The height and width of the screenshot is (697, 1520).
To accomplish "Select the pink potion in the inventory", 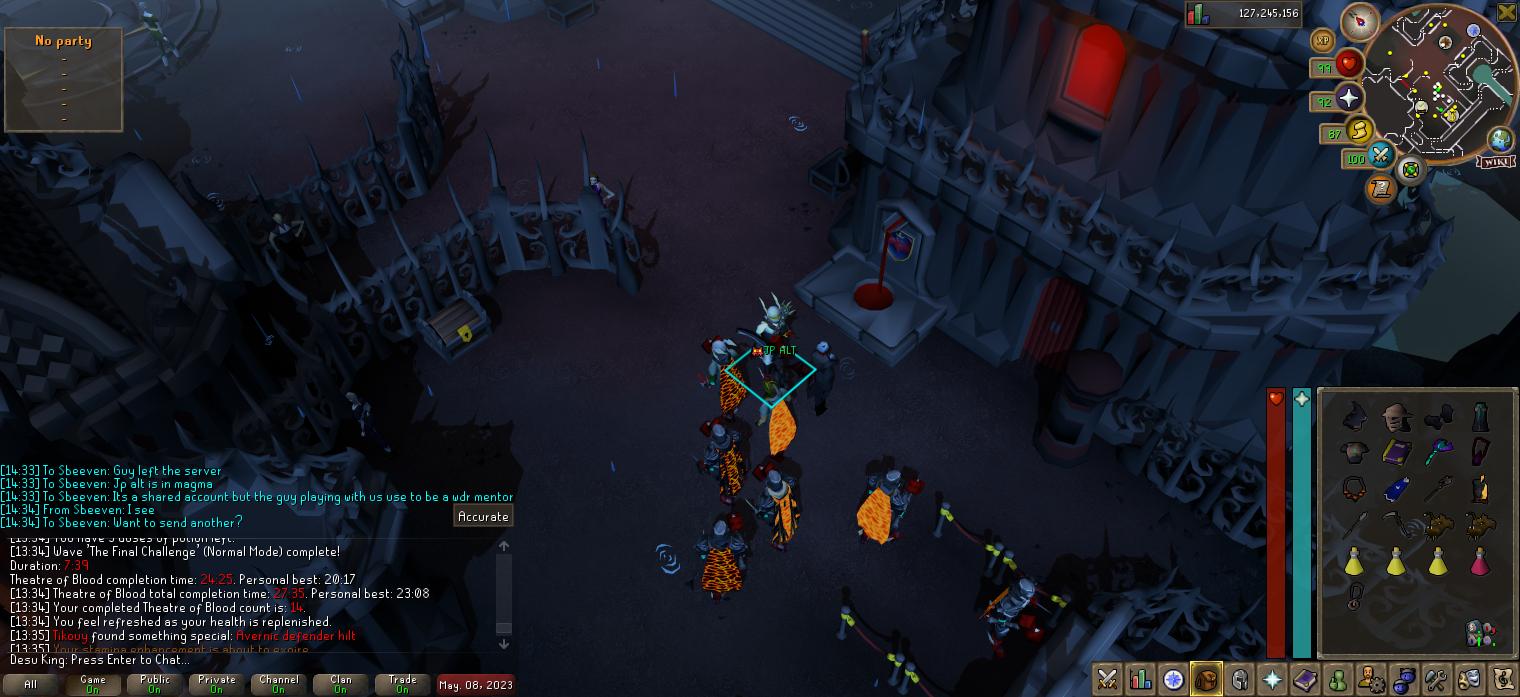I will point(1480,562).
